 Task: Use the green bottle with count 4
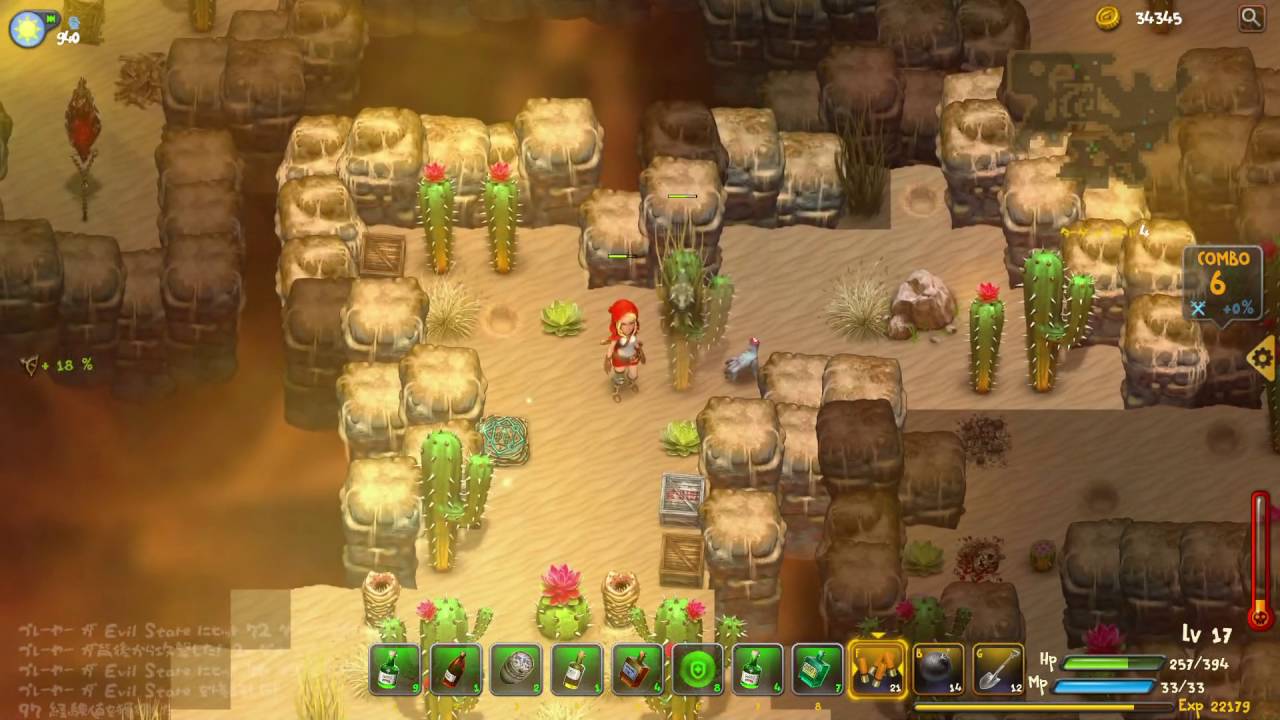pos(757,669)
